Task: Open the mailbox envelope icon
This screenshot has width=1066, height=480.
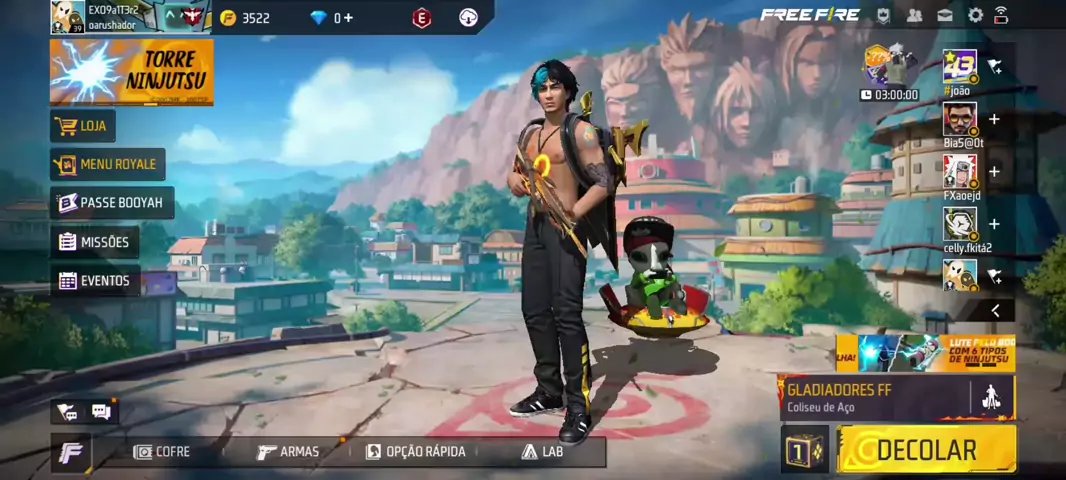Action: click(x=945, y=15)
